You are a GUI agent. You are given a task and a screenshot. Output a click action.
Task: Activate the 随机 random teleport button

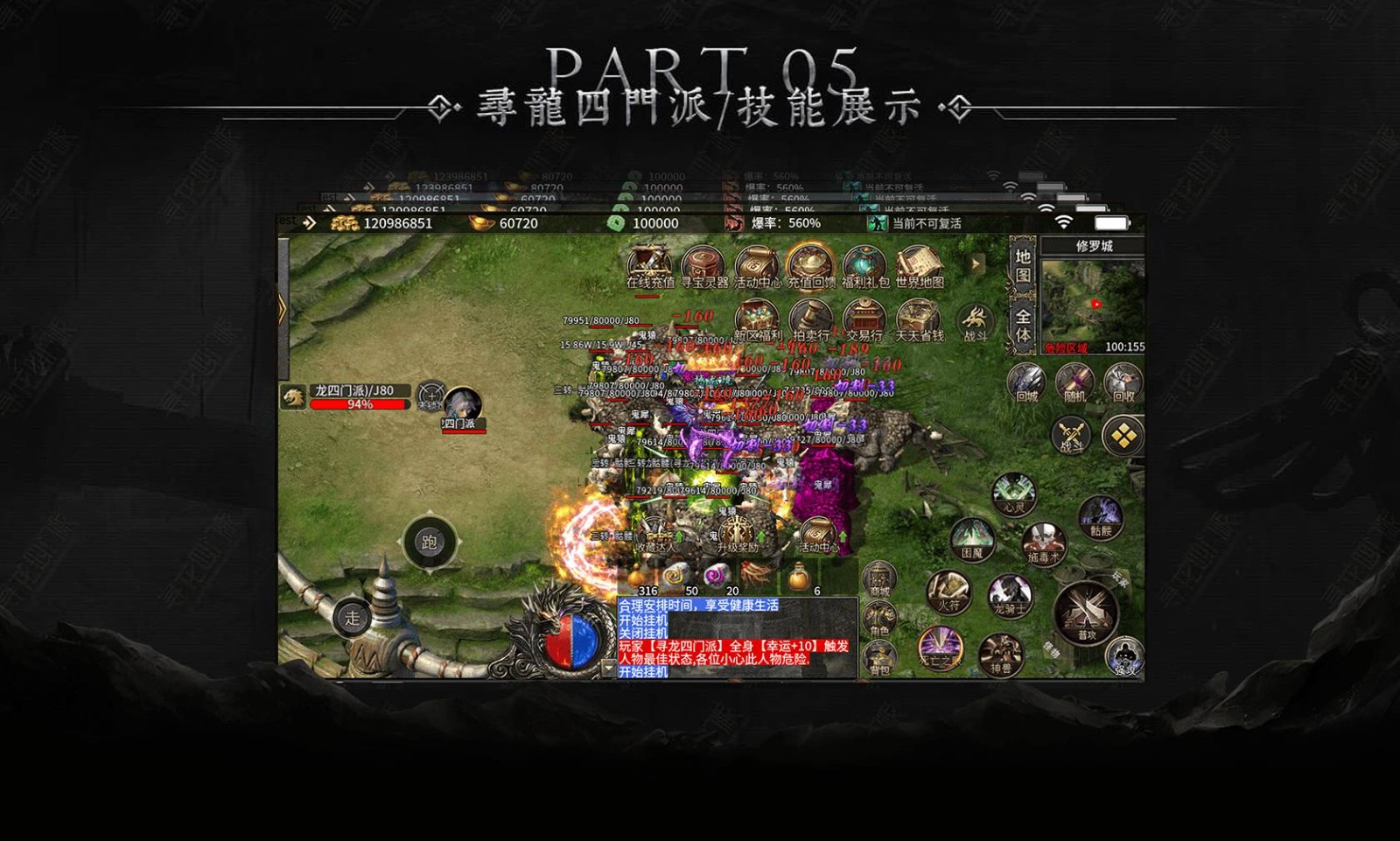1074,383
